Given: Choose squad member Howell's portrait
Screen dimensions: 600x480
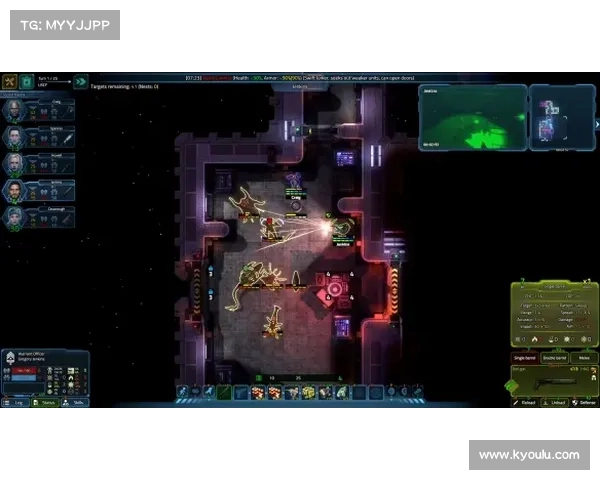Looking at the screenshot, I should 14,164.
